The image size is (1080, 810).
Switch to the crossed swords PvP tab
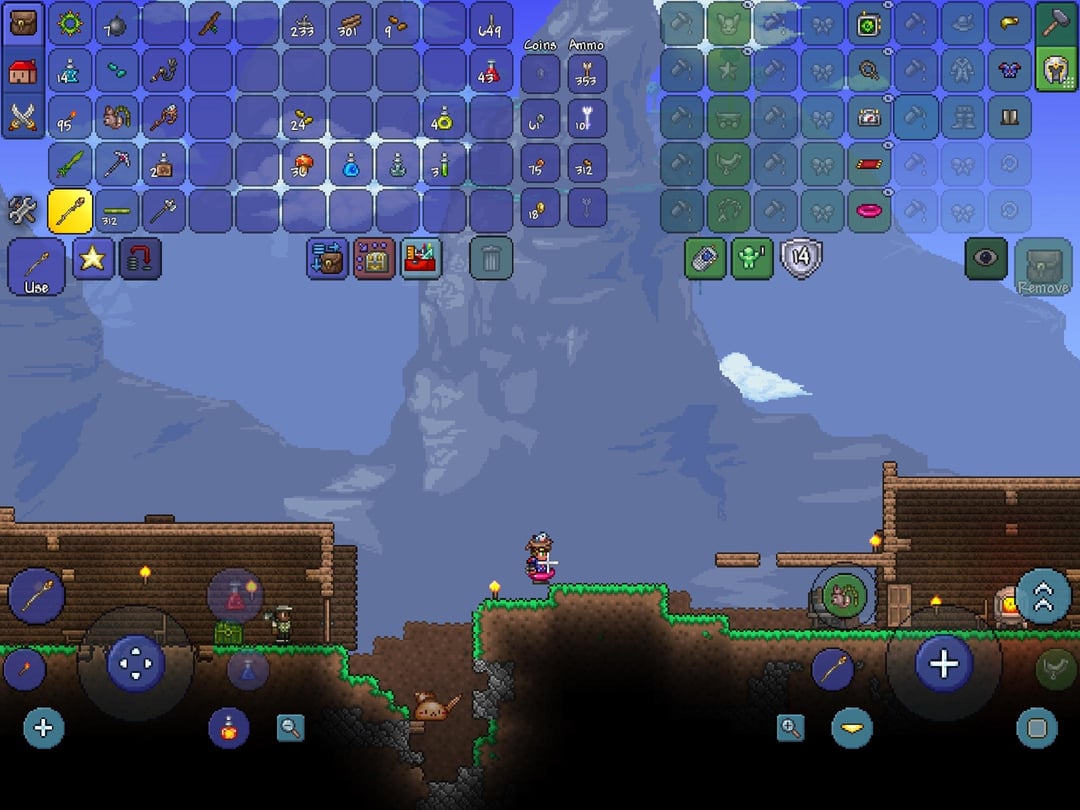coord(23,117)
